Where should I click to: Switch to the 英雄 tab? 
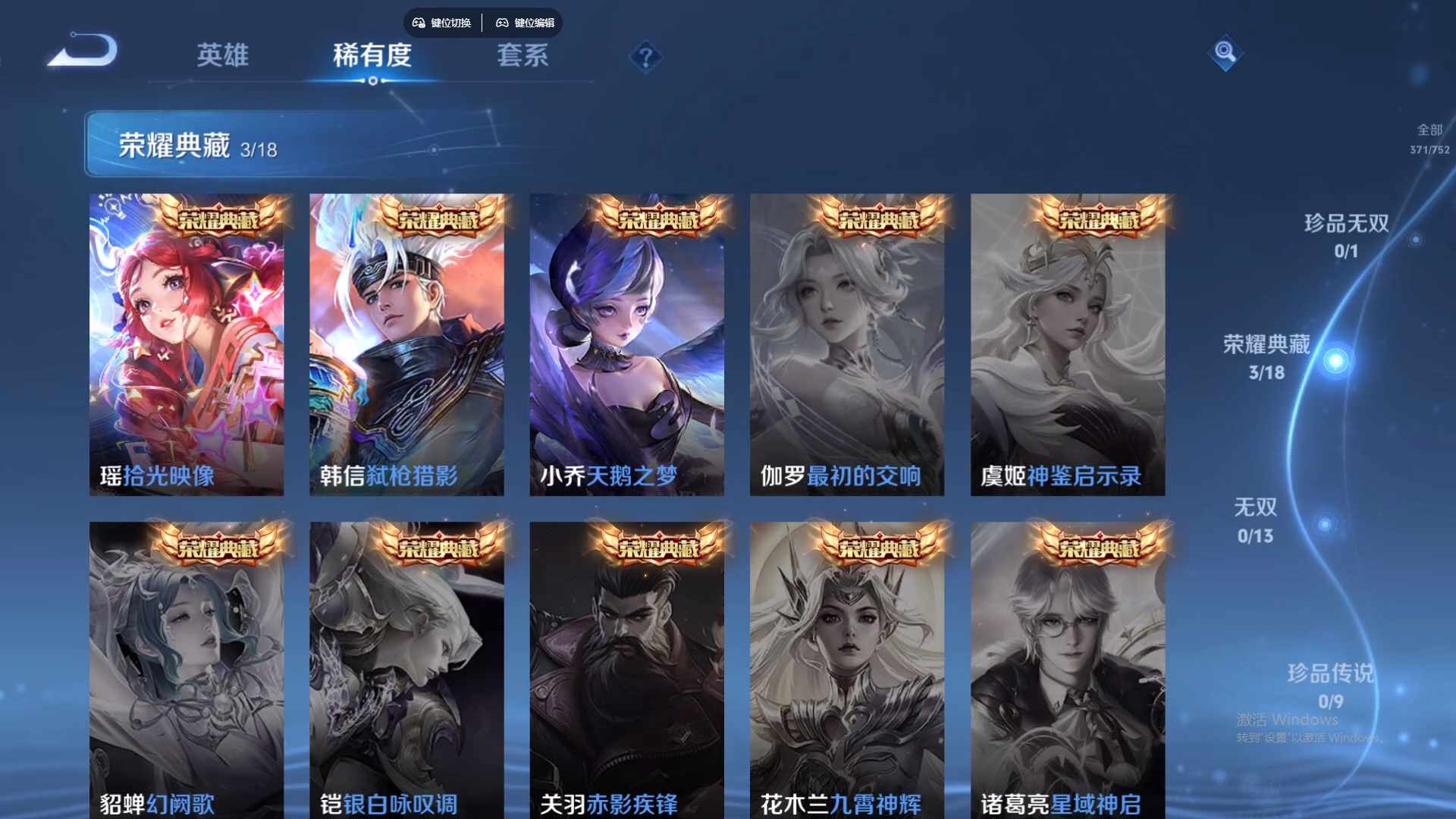(224, 56)
